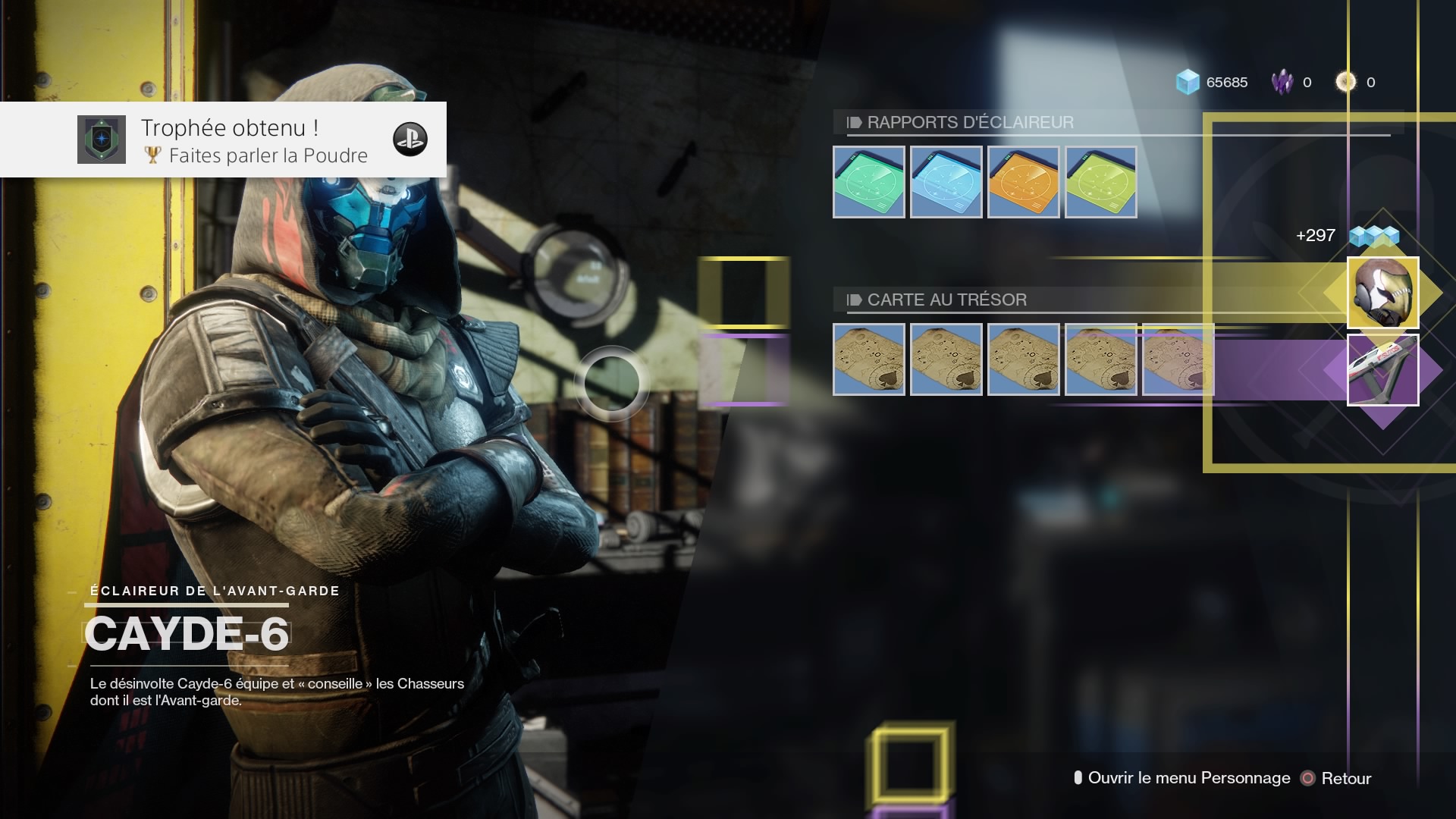This screenshot has height=819, width=1456.
Task: Select the faded treasure map slot
Action: [x=1178, y=359]
